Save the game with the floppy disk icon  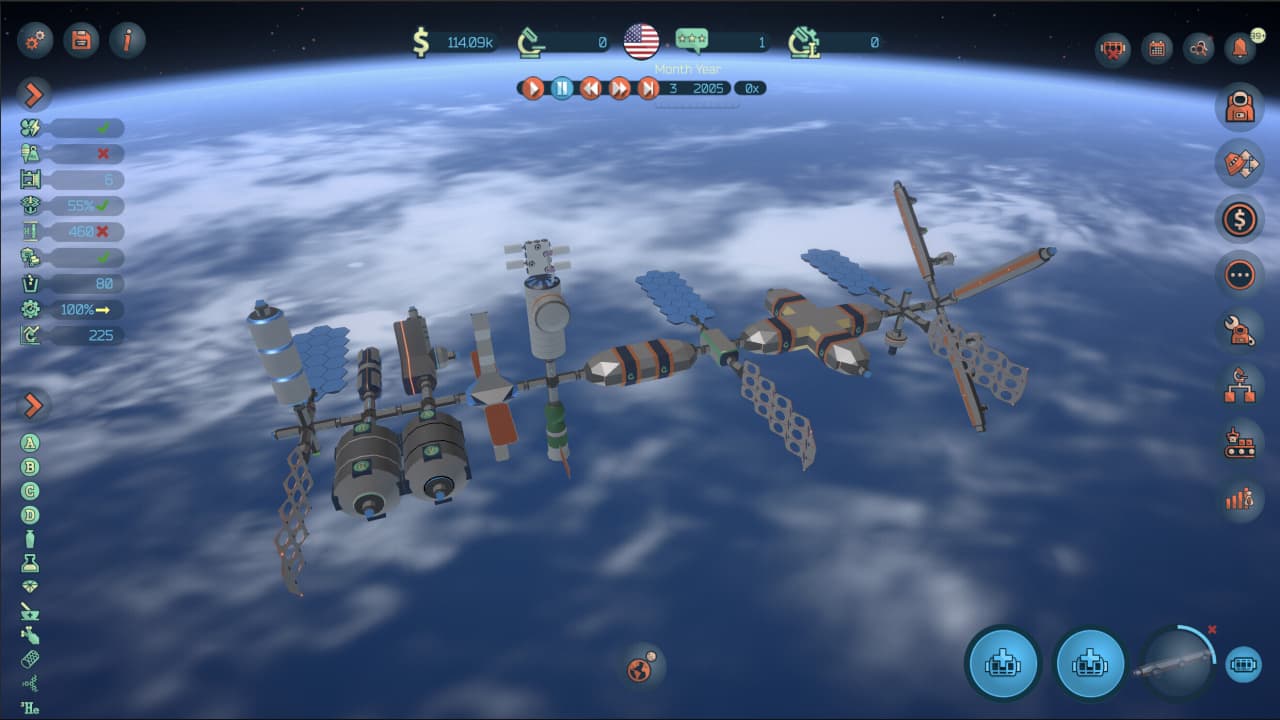click(x=81, y=40)
